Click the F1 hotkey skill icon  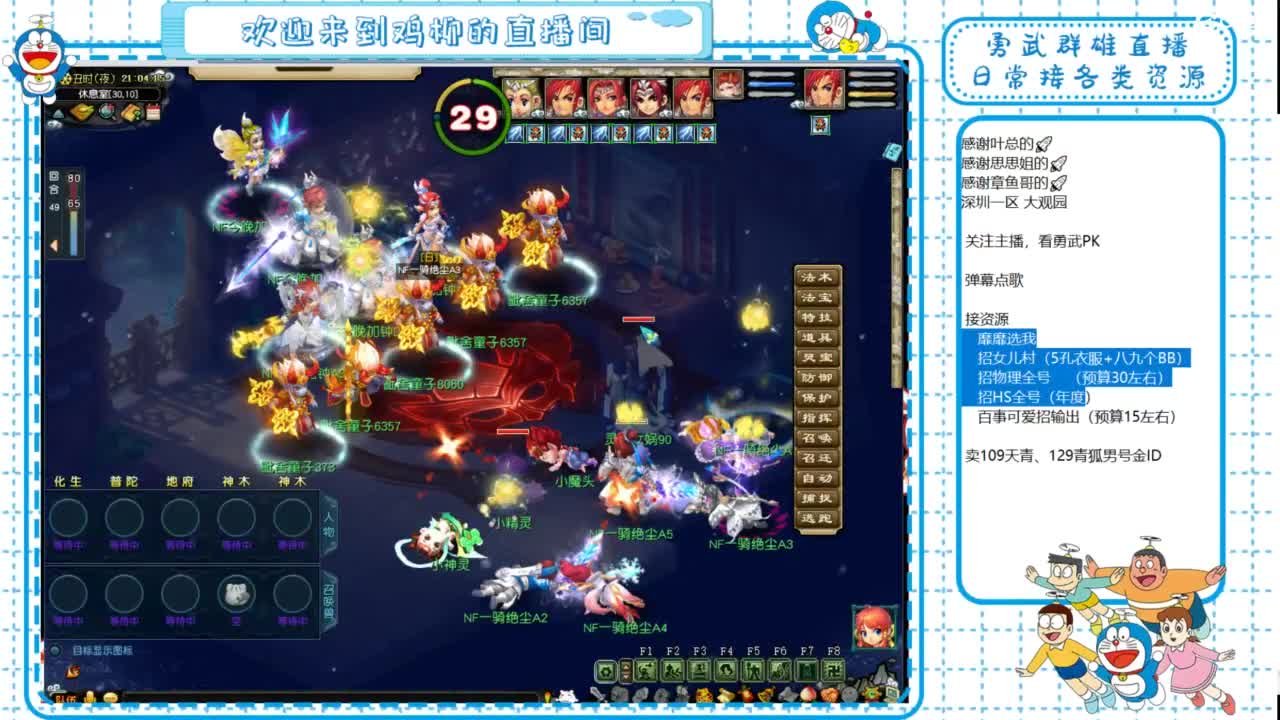(x=645, y=670)
